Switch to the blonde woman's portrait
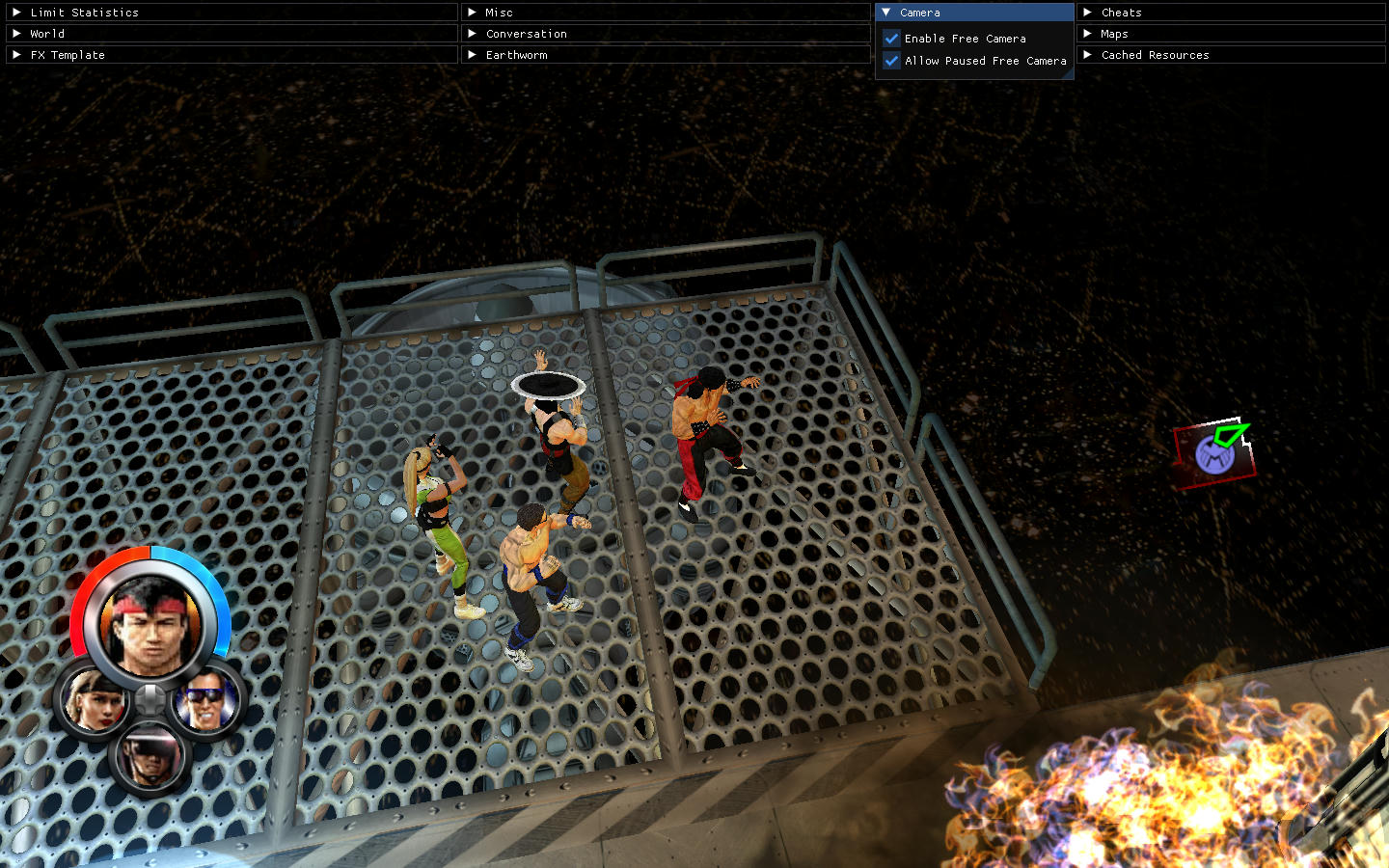Image resolution: width=1389 pixels, height=868 pixels. pos(94,700)
